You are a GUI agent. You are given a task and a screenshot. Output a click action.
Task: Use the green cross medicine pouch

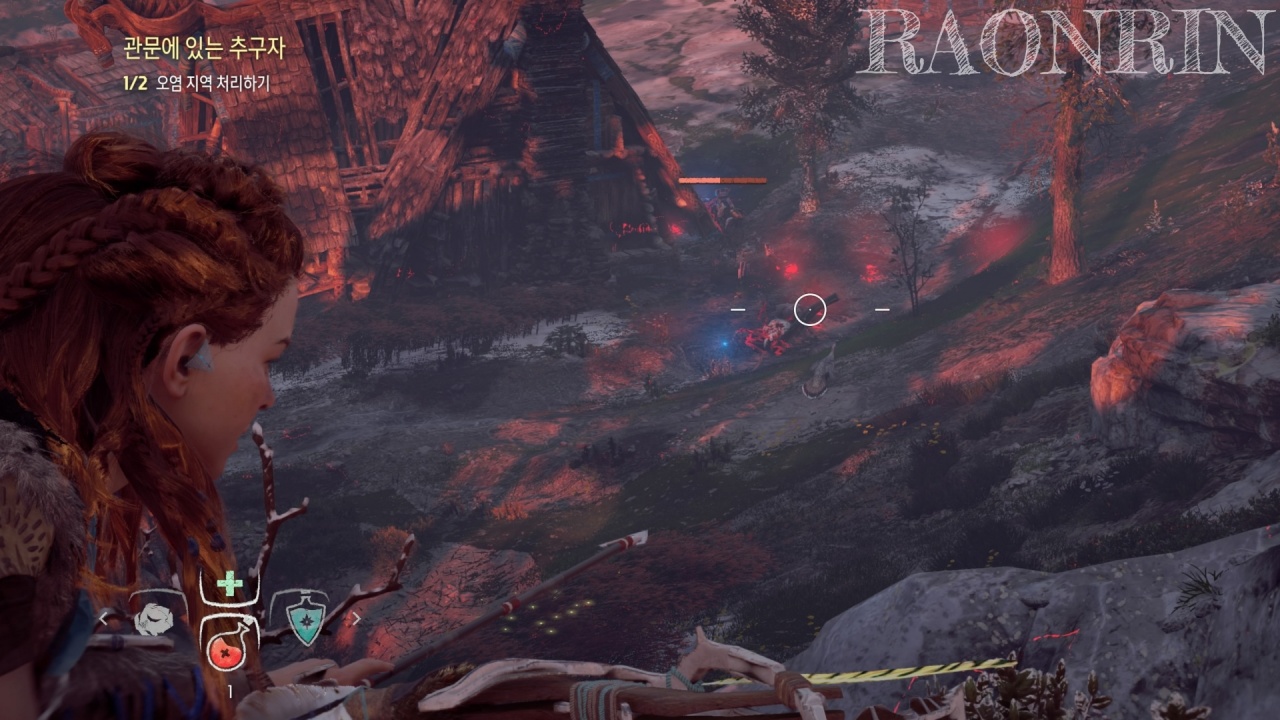pyautogui.click(x=229, y=584)
